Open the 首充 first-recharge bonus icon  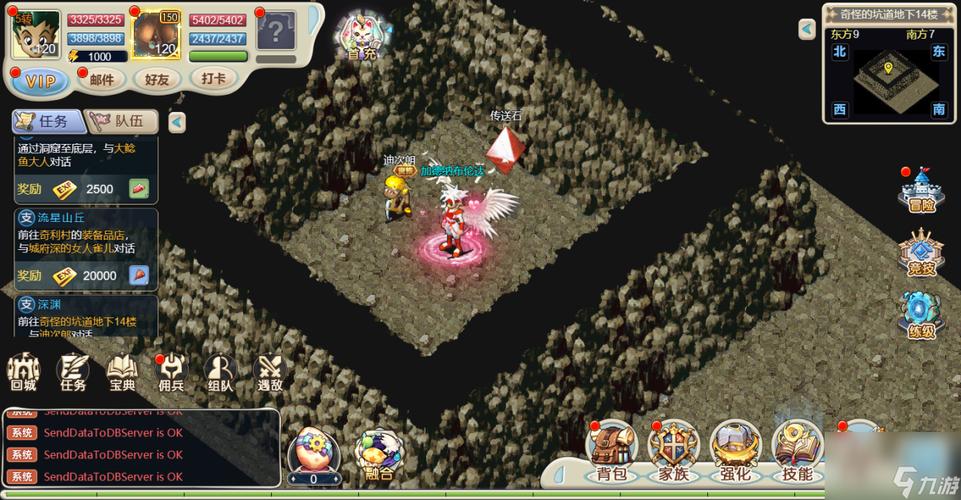(x=360, y=38)
